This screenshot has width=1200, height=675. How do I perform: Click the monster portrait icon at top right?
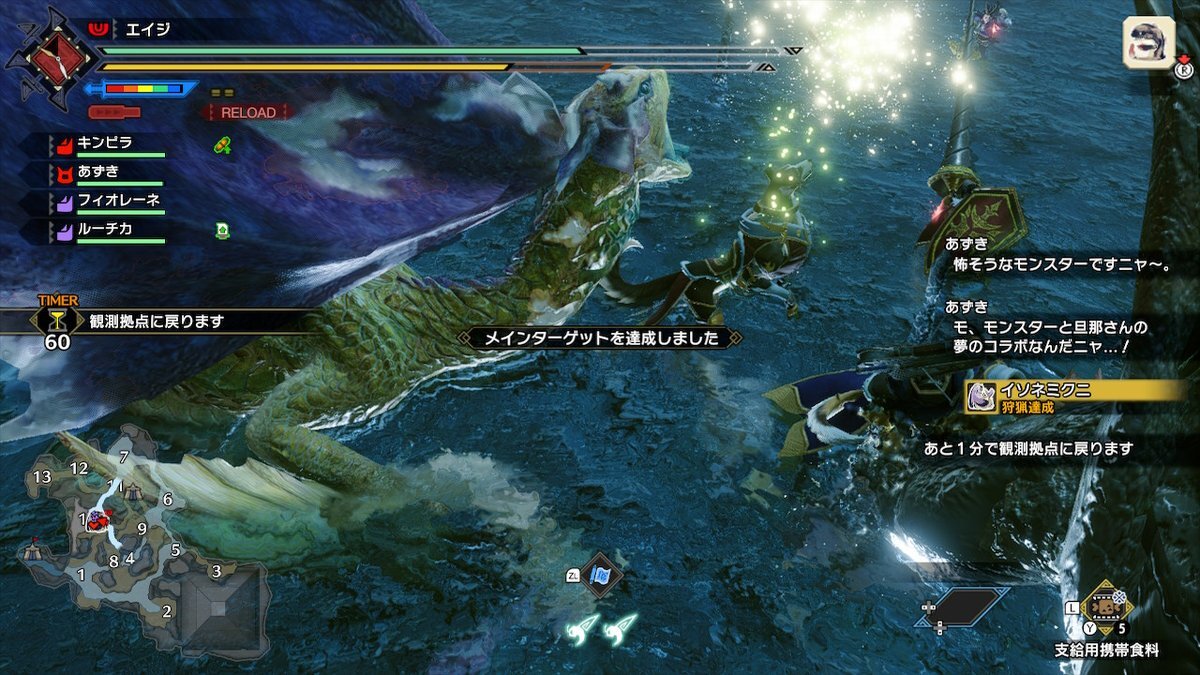1148,43
